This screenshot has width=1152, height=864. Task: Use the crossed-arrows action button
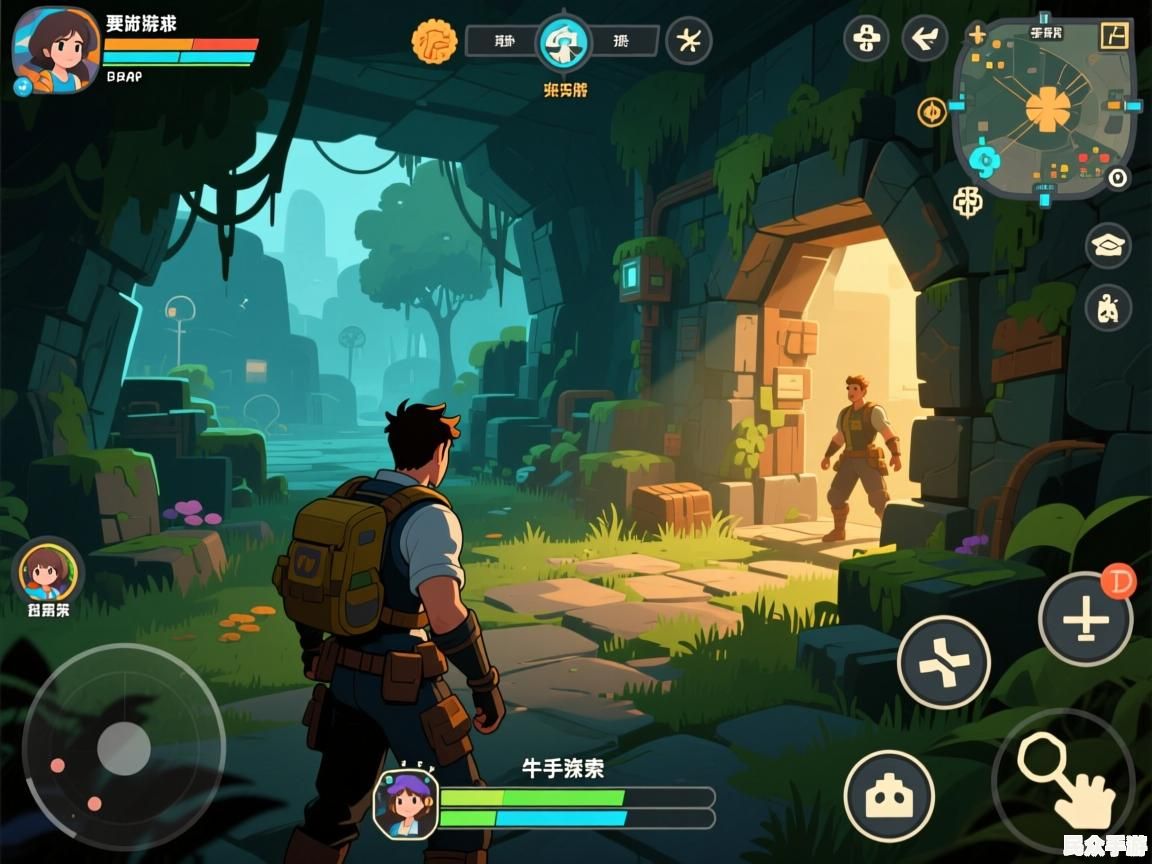[x=943, y=662]
